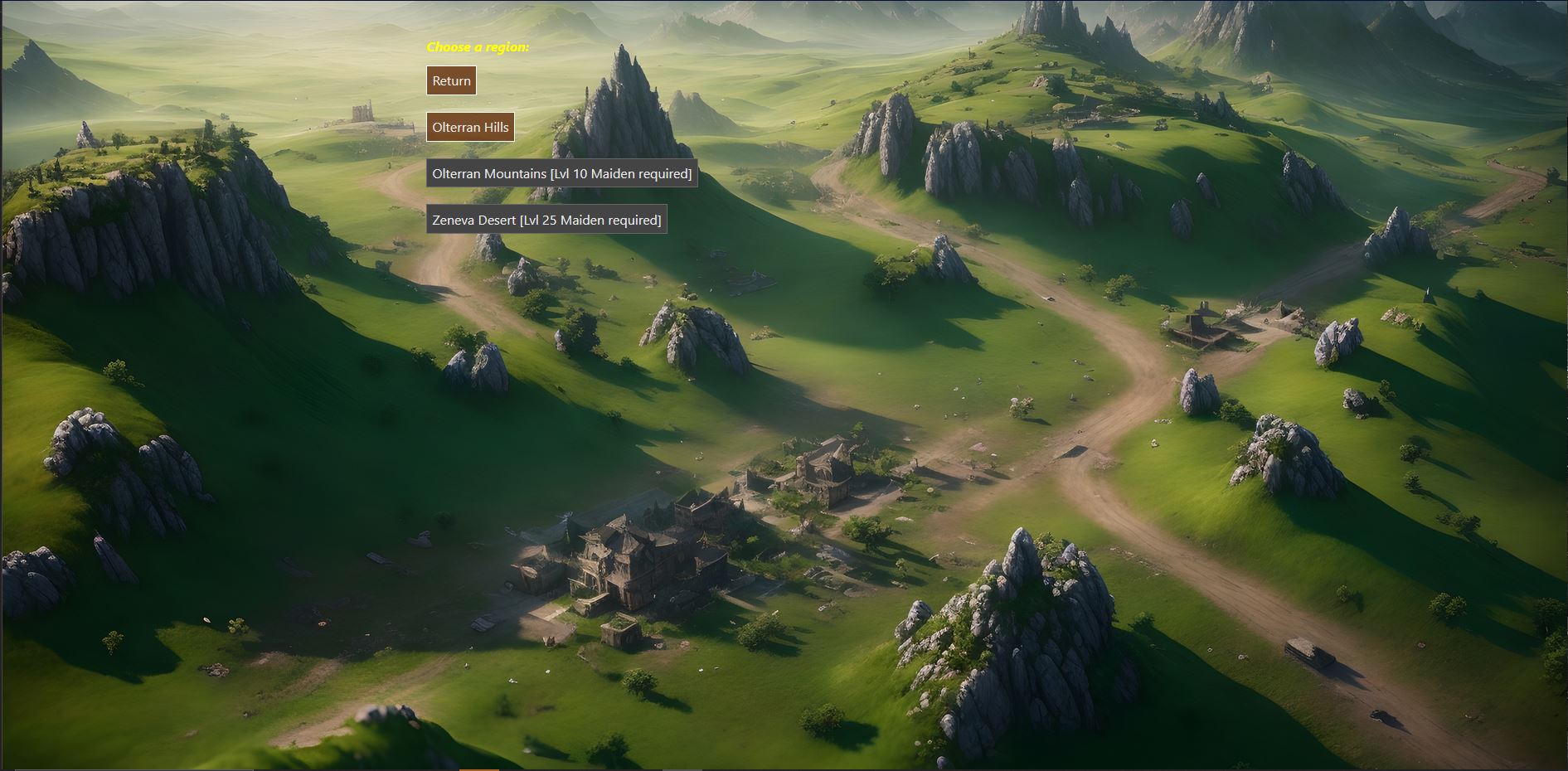Pick the Zeneva Desert region option

546,220
